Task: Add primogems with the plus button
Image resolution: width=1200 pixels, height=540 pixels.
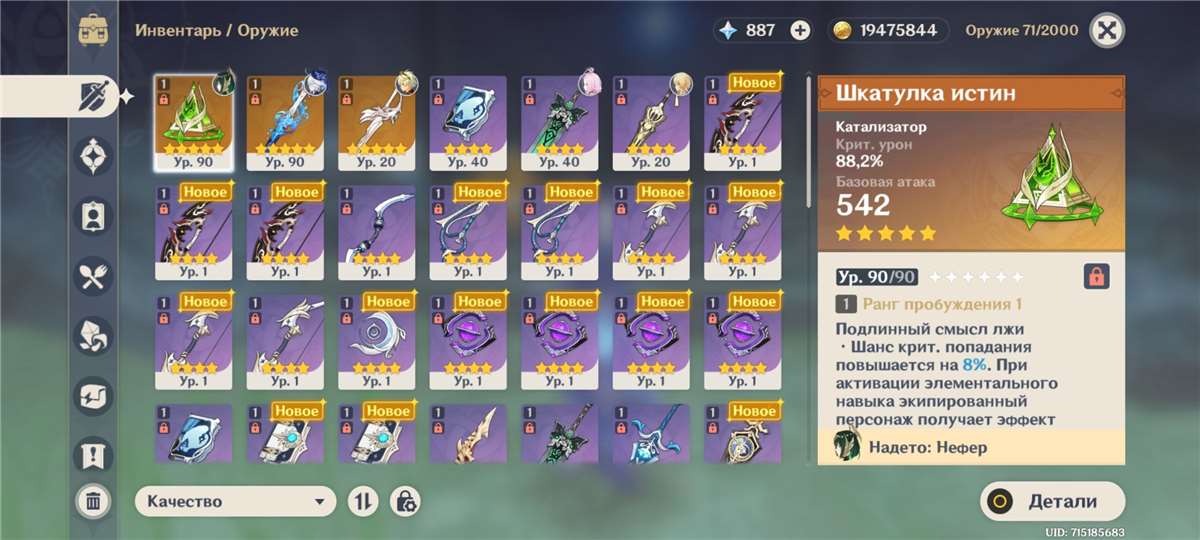Action: pyautogui.click(x=800, y=30)
